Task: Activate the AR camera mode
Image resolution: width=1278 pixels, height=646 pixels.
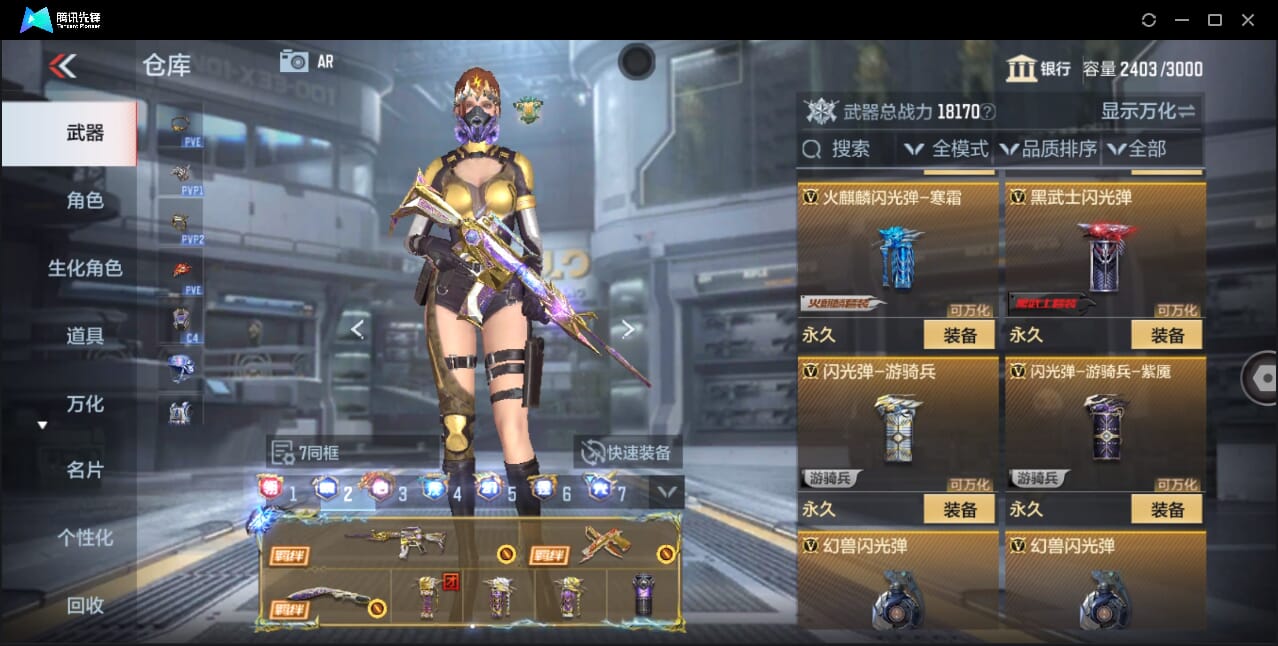Action: 306,61
